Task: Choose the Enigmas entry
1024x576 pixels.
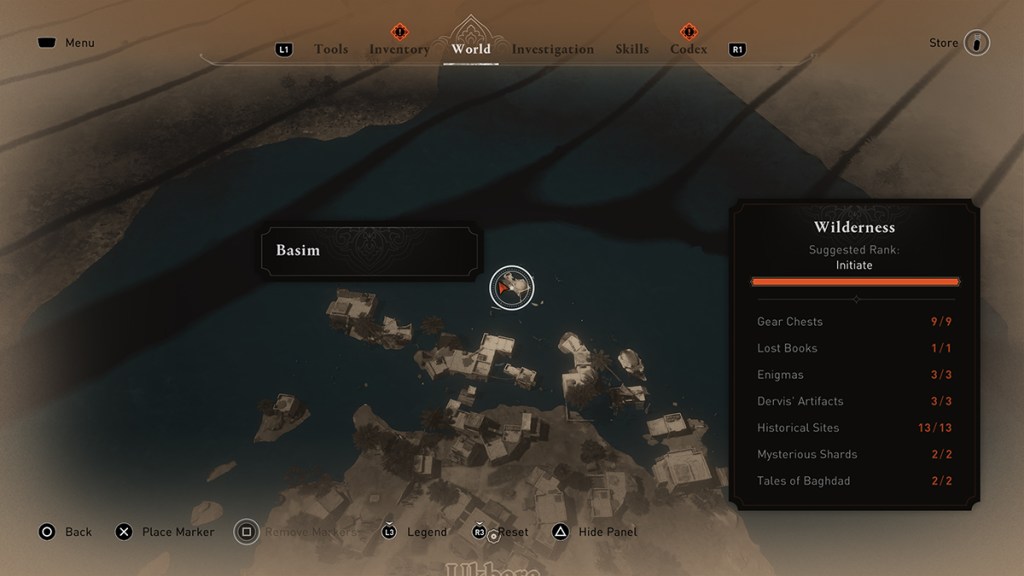Action: tap(856, 375)
